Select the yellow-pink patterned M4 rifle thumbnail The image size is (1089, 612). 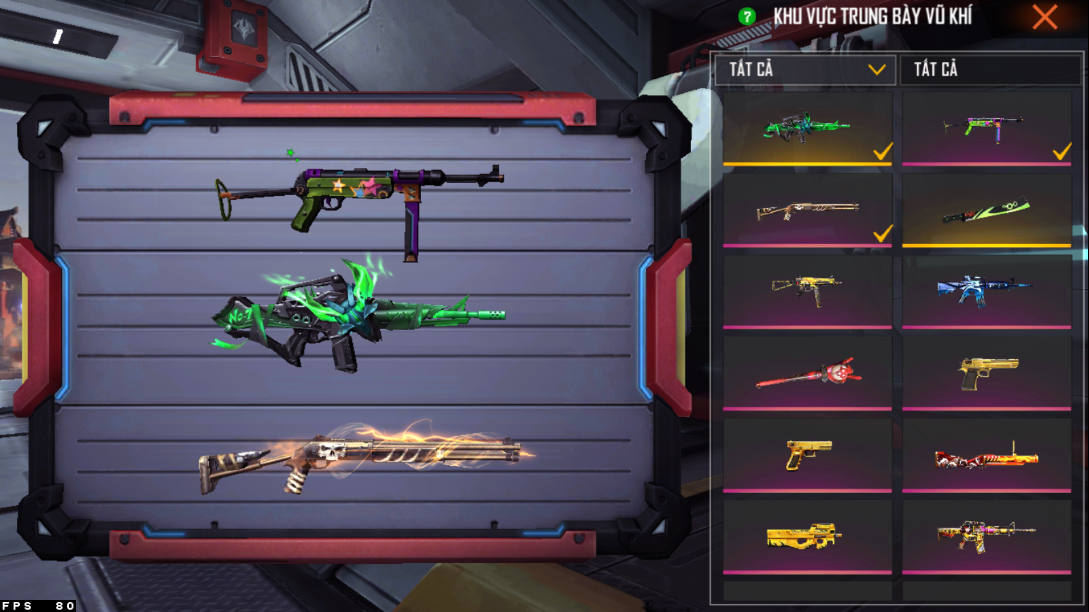click(x=986, y=537)
